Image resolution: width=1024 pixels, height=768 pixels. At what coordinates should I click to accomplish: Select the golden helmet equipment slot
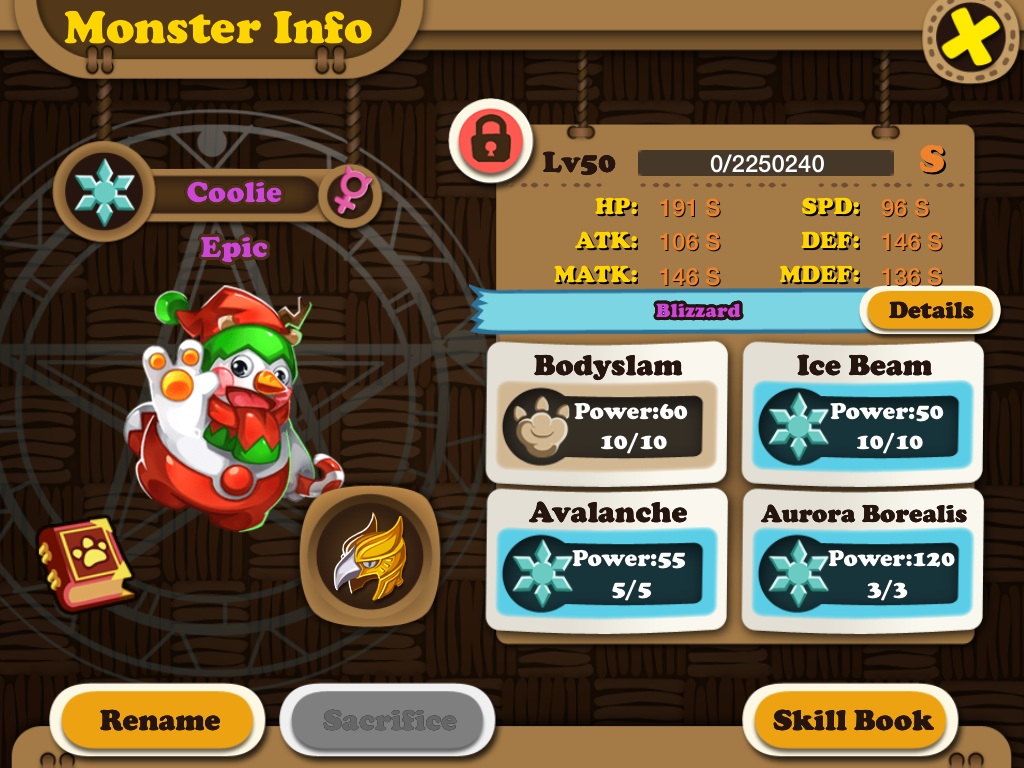click(x=369, y=555)
